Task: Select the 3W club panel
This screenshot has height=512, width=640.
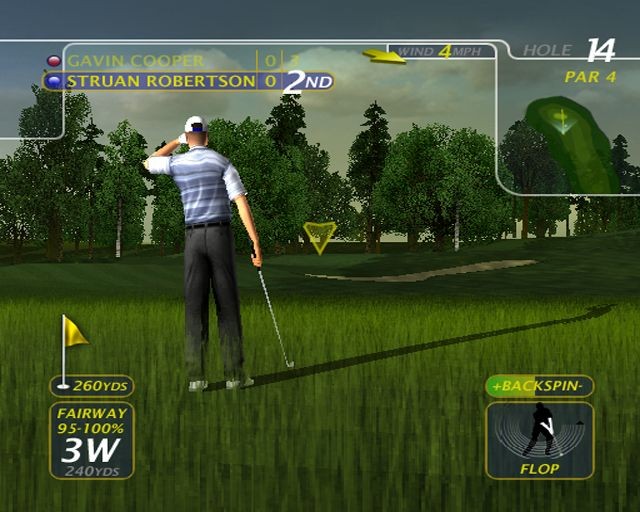Action: (x=91, y=440)
